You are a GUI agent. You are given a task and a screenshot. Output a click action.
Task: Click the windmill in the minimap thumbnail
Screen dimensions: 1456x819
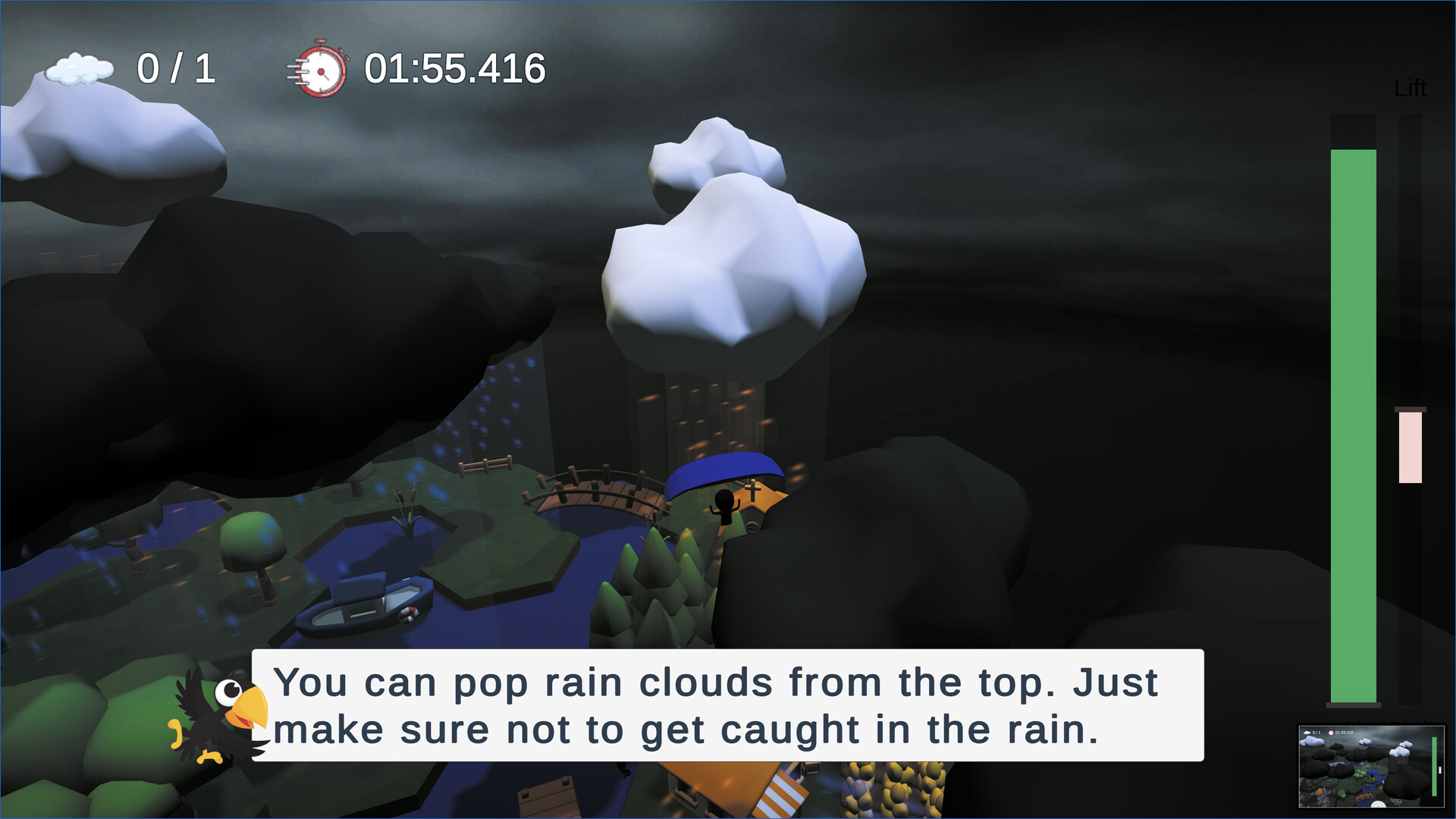[1323, 796]
